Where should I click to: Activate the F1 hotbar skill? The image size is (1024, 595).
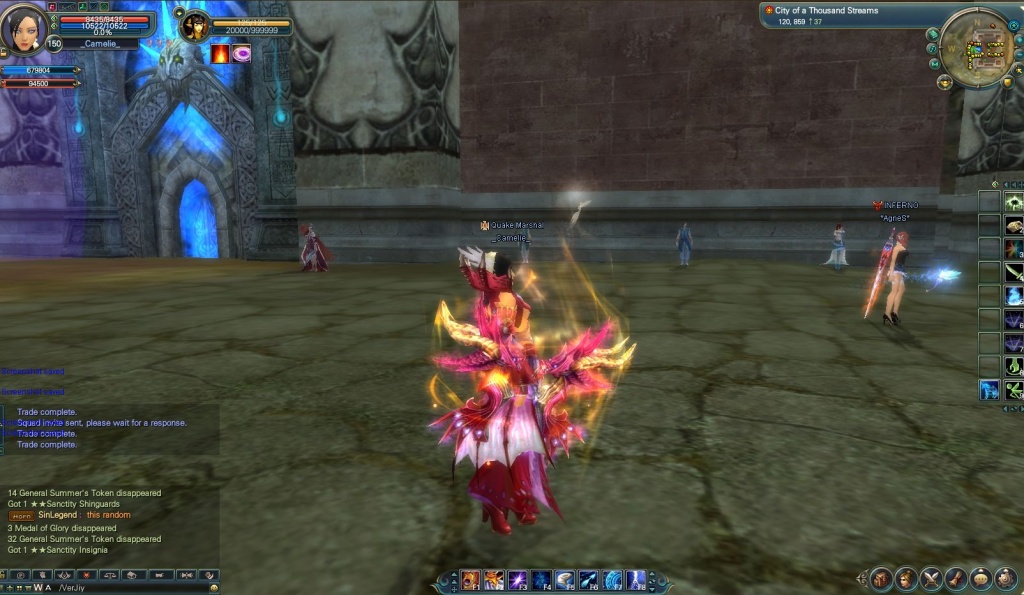[470, 580]
